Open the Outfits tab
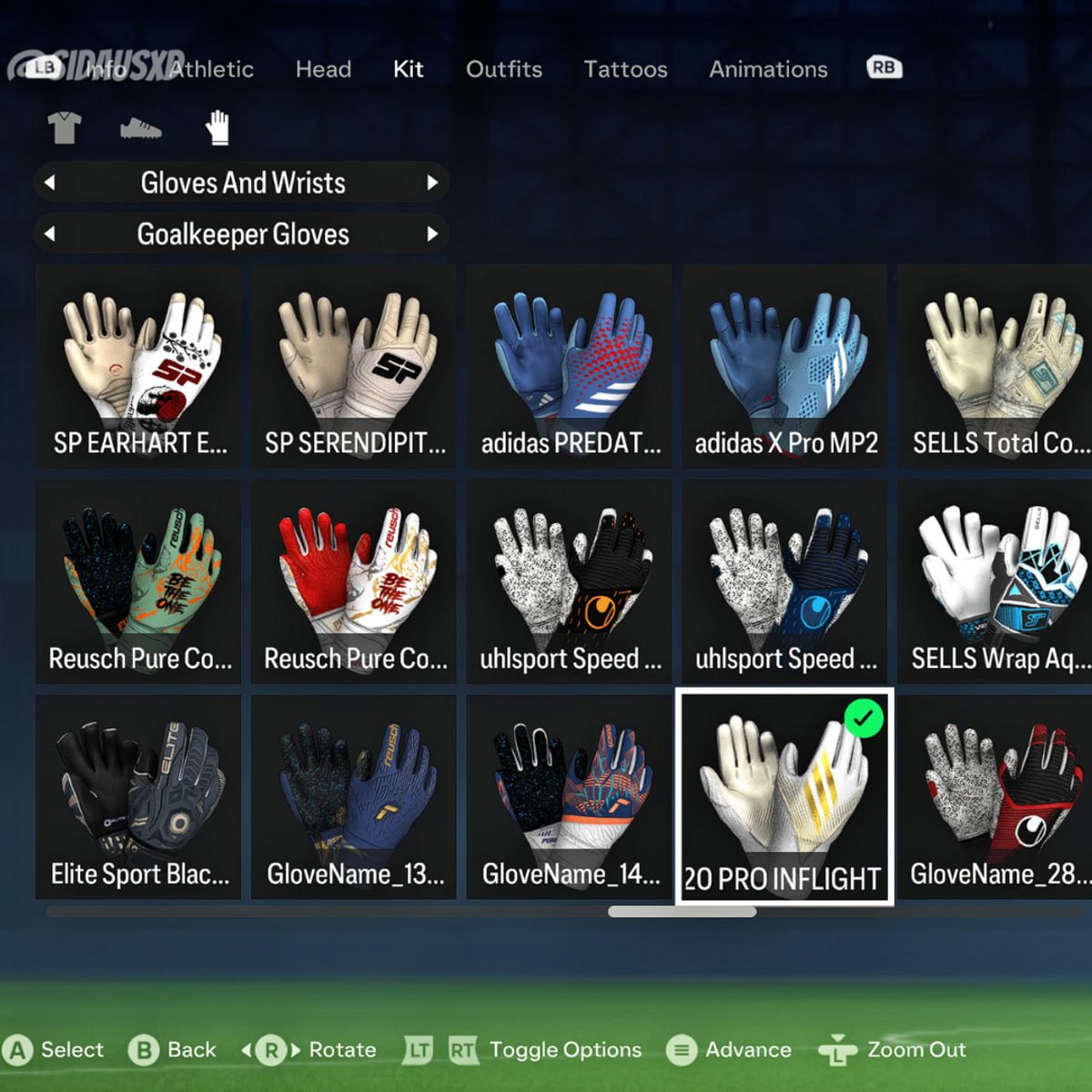 pyautogui.click(x=503, y=69)
